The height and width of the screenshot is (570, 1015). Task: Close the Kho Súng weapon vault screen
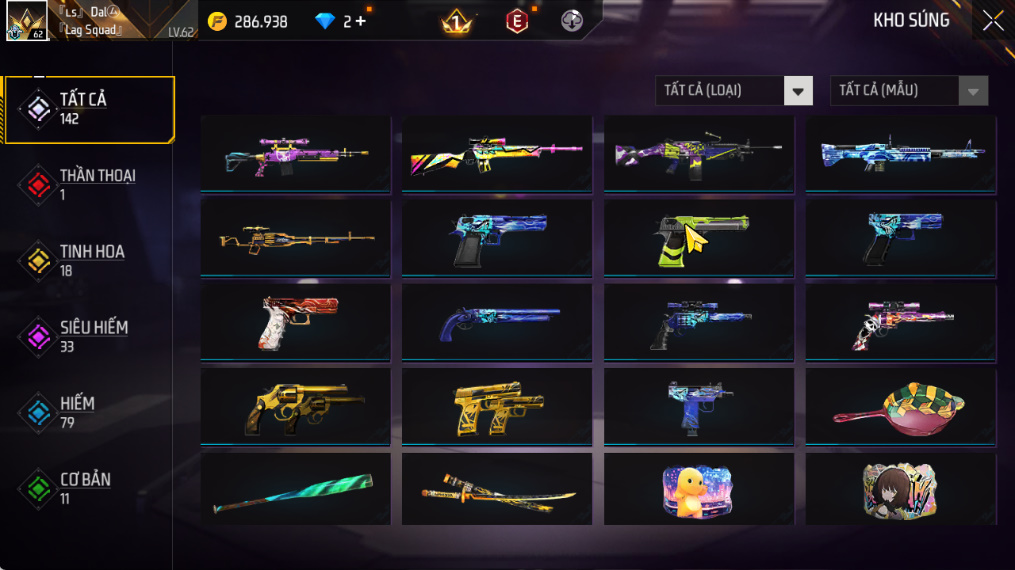click(992, 21)
